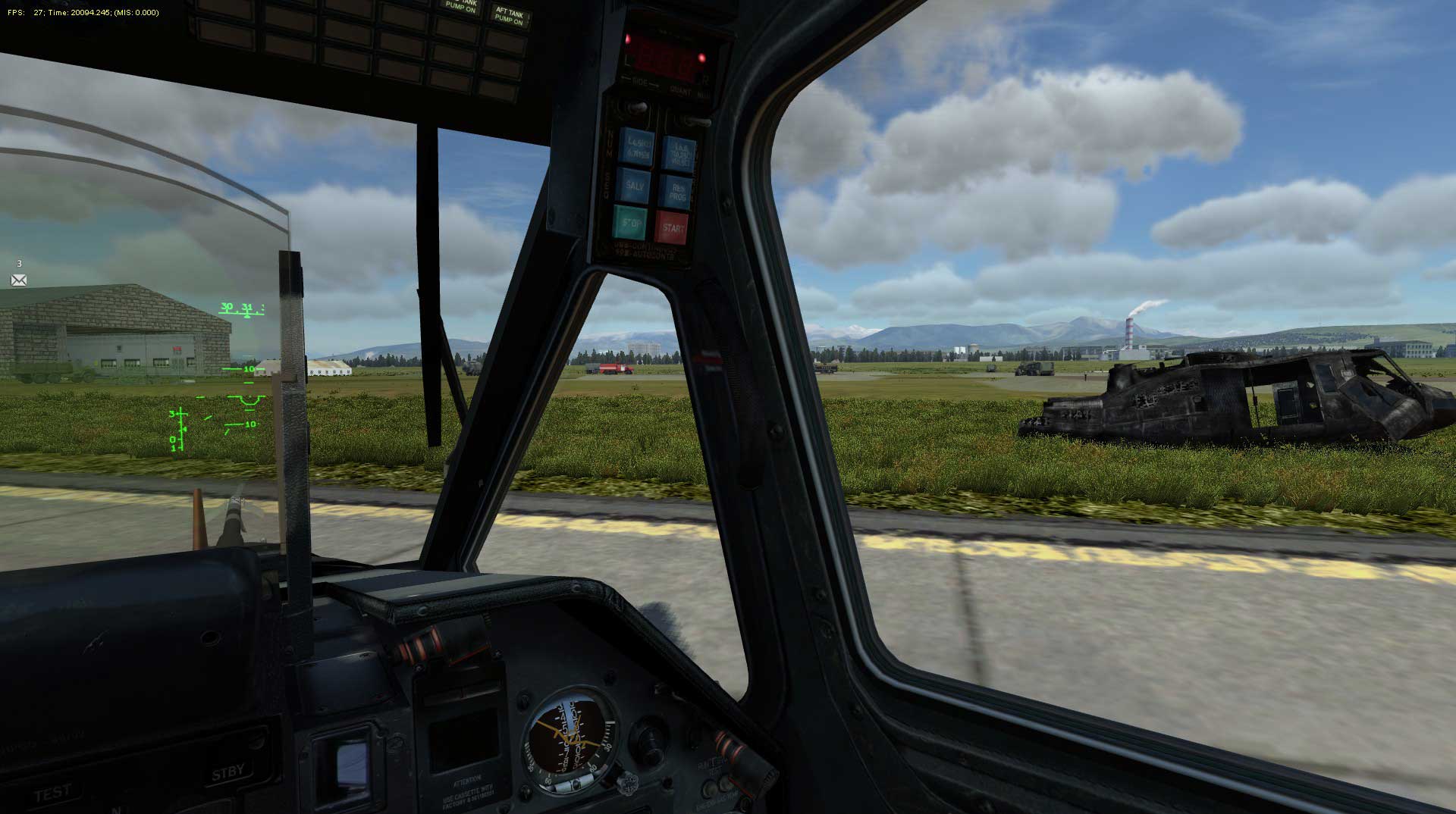Screen dimensions: 1456x814
Task: Activate the RES PROG button
Action: click(677, 193)
